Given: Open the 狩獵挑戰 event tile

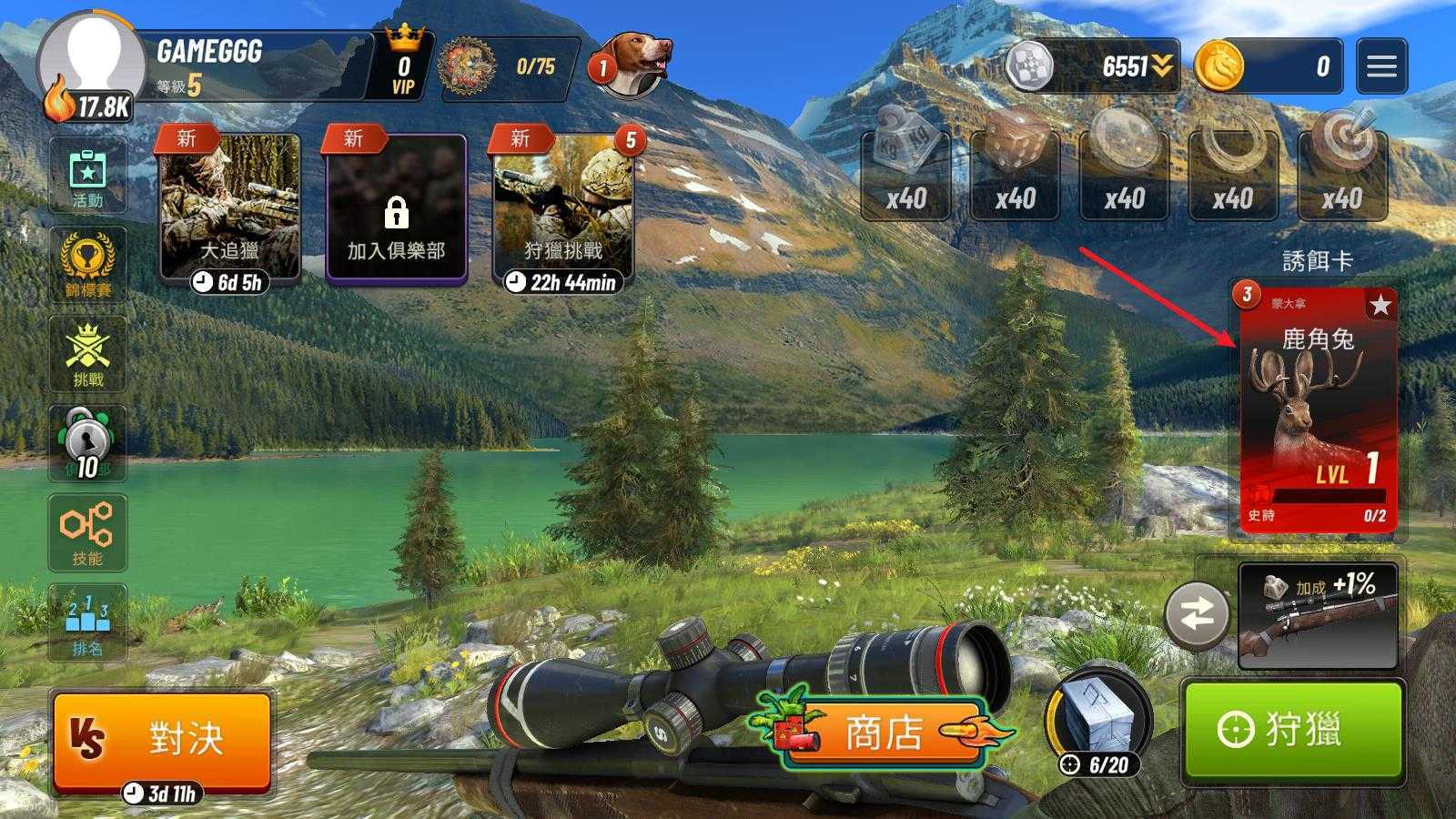Looking at the screenshot, I should point(562,209).
